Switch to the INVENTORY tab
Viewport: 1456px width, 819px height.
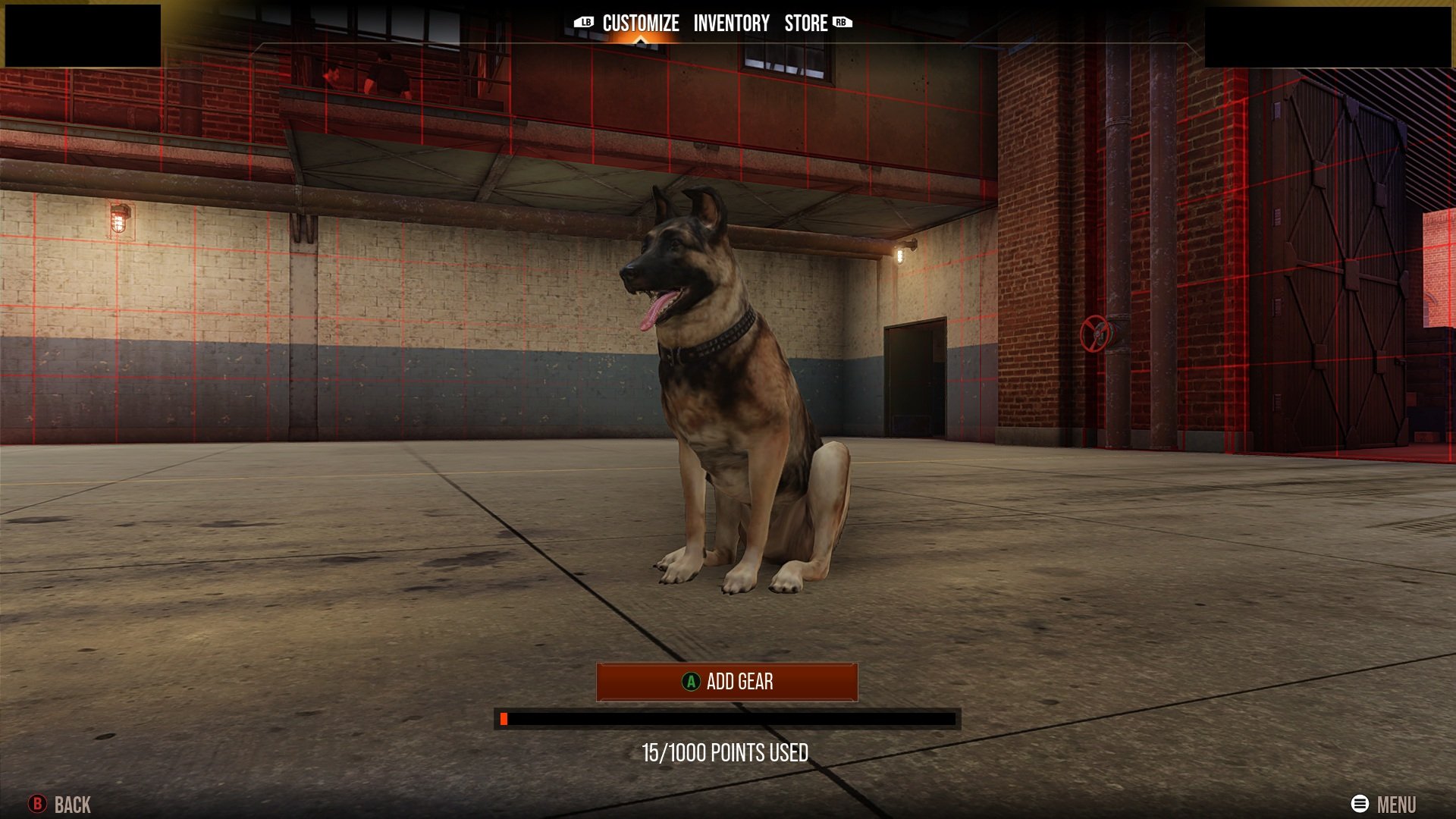pyautogui.click(x=733, y=24)
